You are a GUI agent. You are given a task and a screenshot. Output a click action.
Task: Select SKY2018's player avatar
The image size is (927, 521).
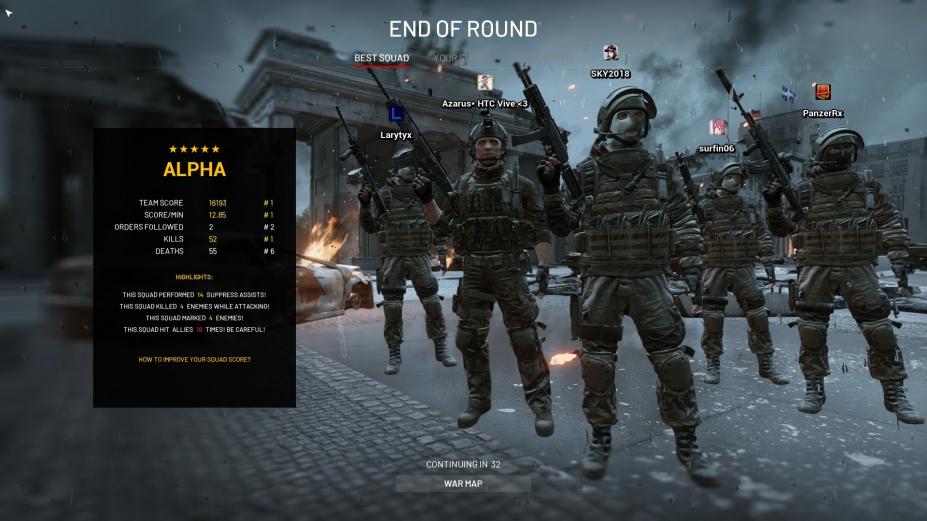coord(611,53)
